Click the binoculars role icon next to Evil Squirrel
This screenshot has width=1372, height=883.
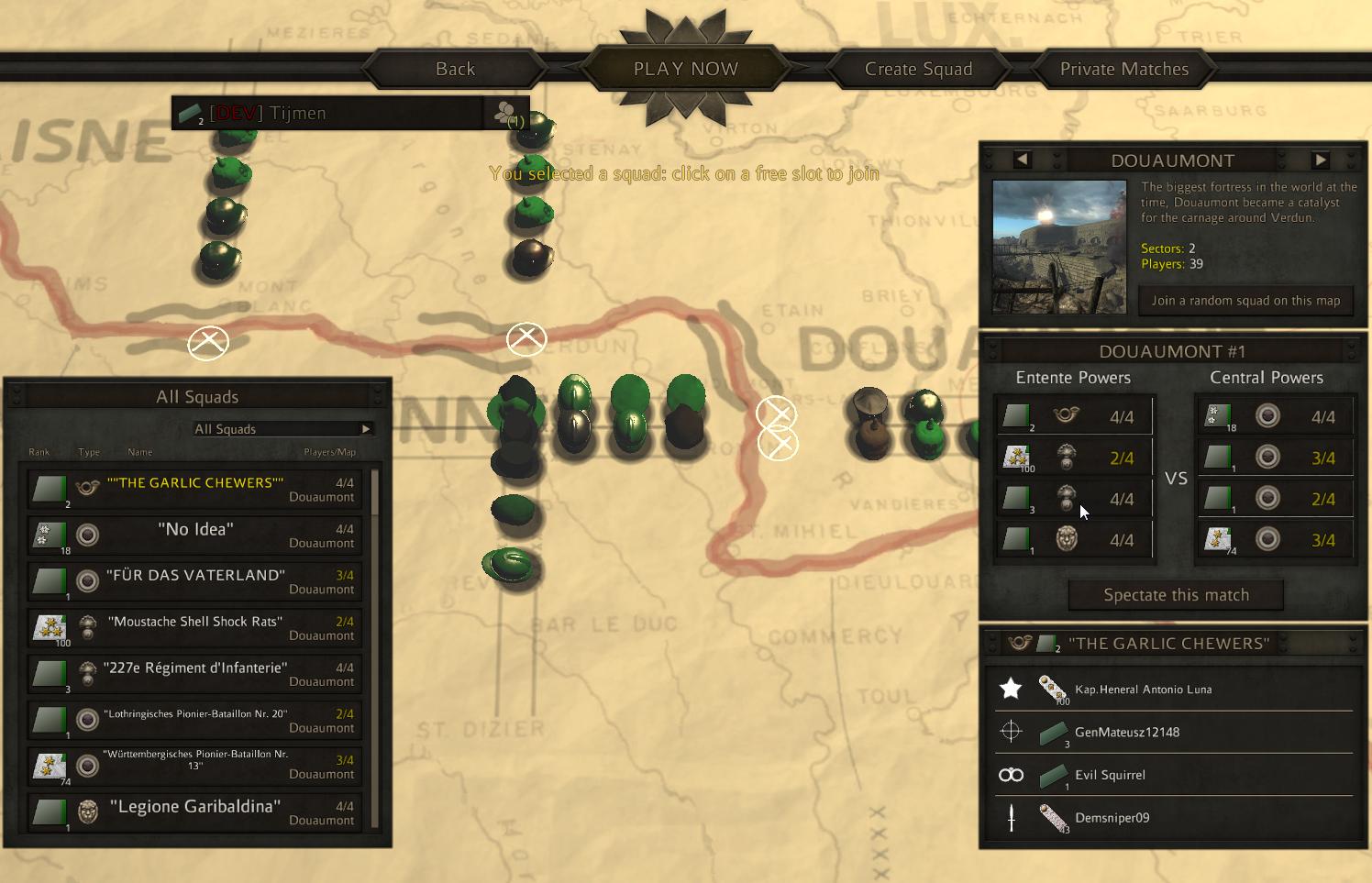pos(1010,774)
